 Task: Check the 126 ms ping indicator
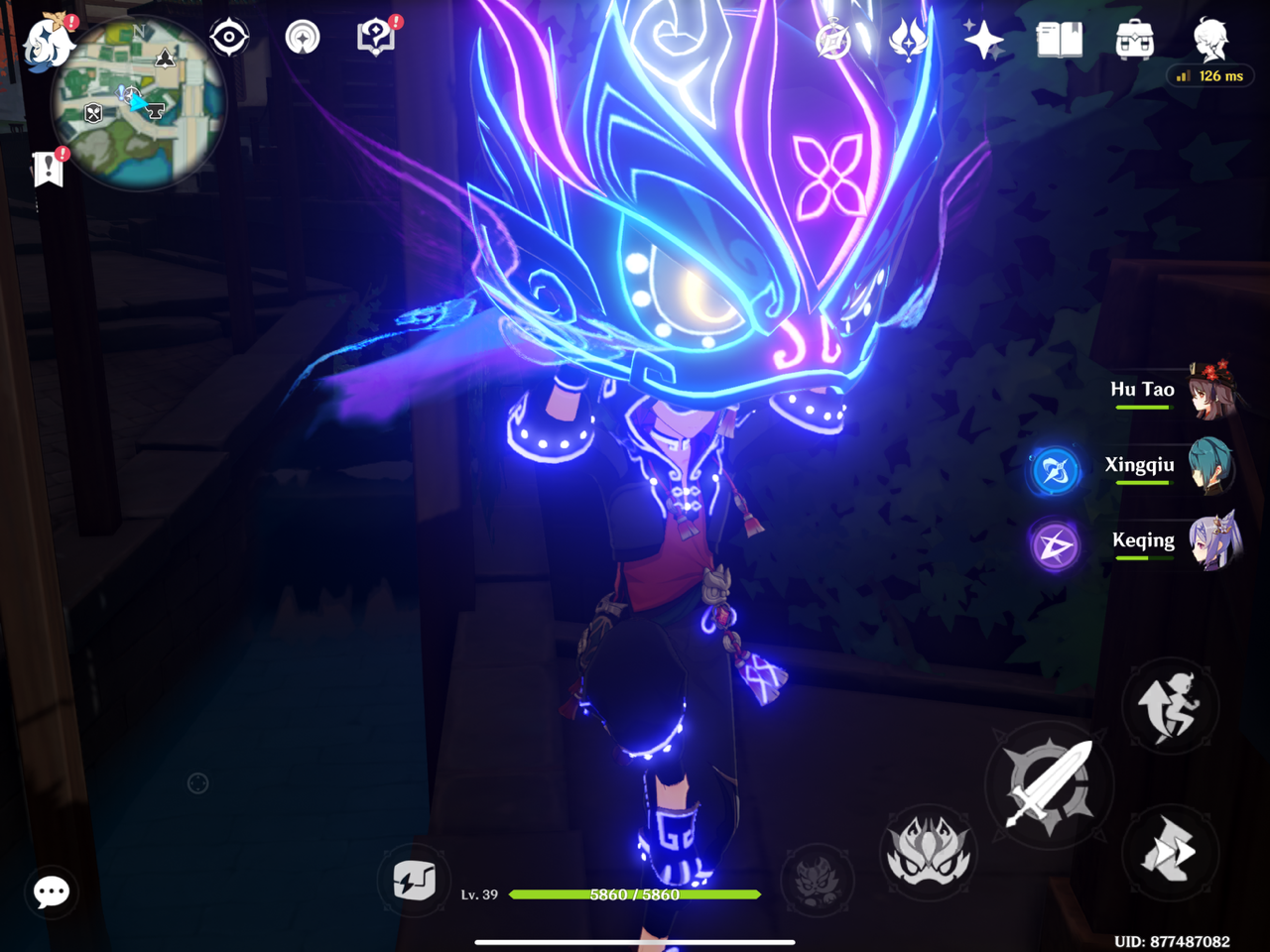tap(1210, 75)
